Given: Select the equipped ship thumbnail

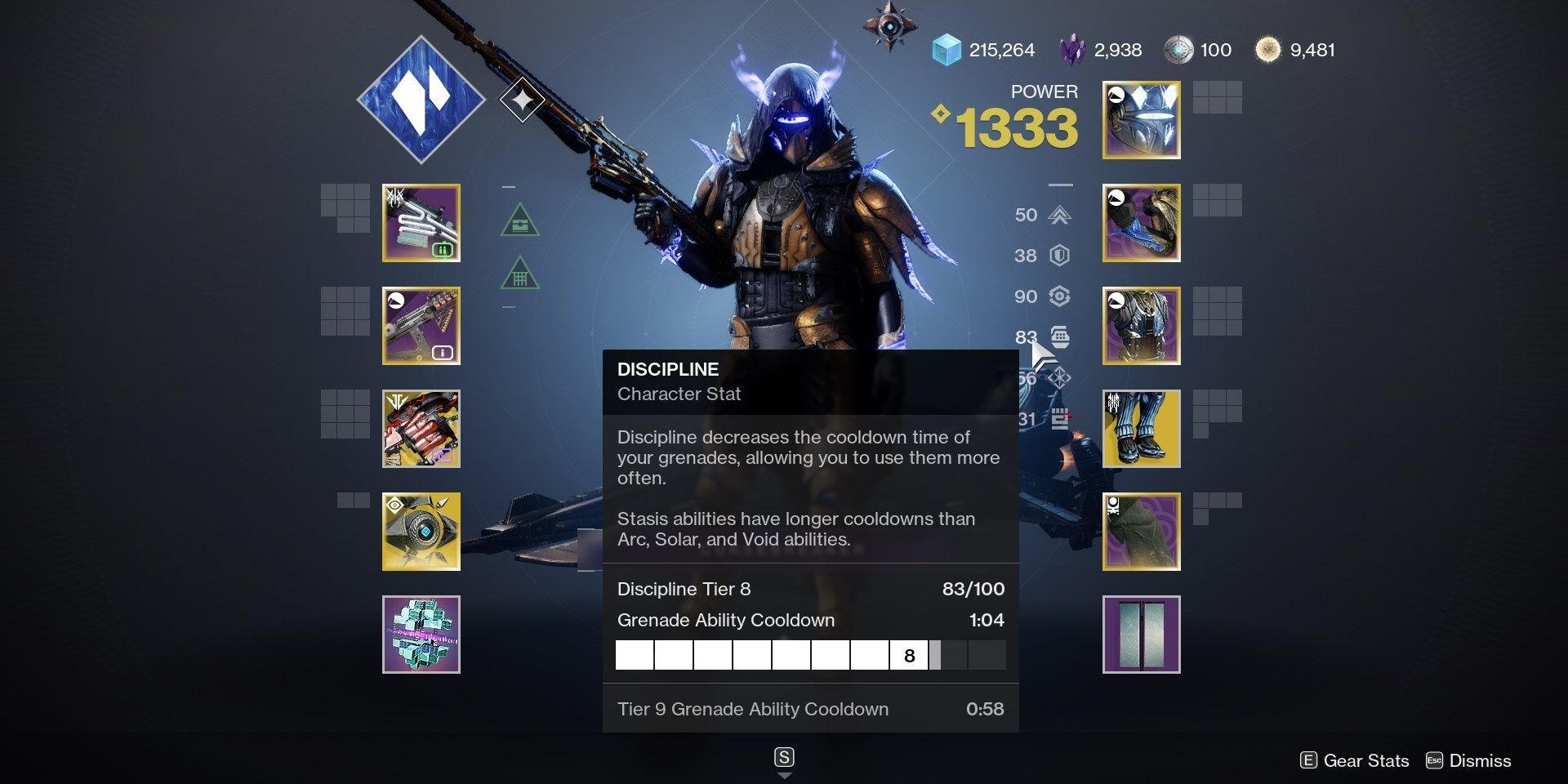Looking at the screenshot, I should pos(421,635).
